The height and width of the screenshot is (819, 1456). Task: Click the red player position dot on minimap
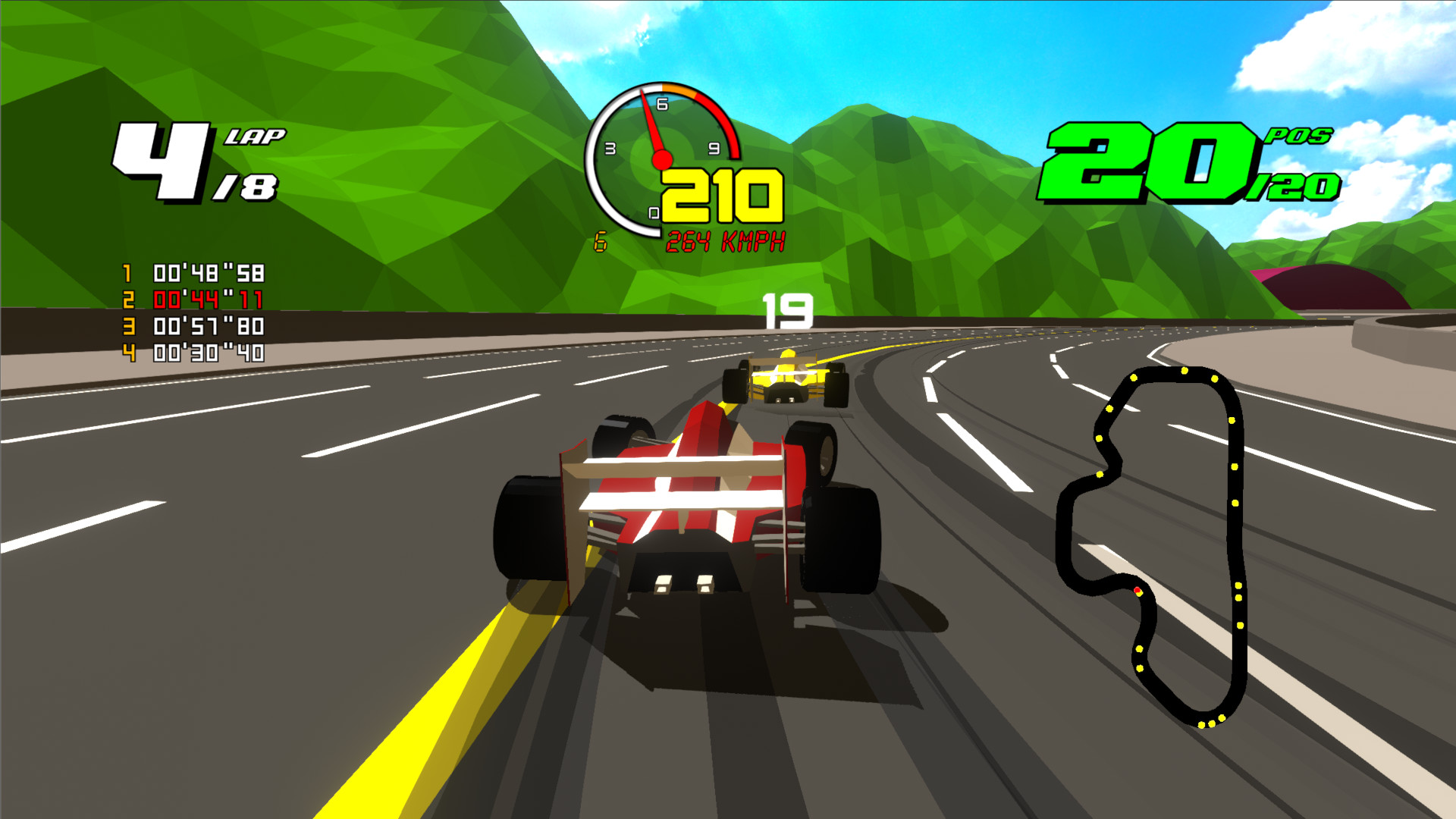point(1139,591)
